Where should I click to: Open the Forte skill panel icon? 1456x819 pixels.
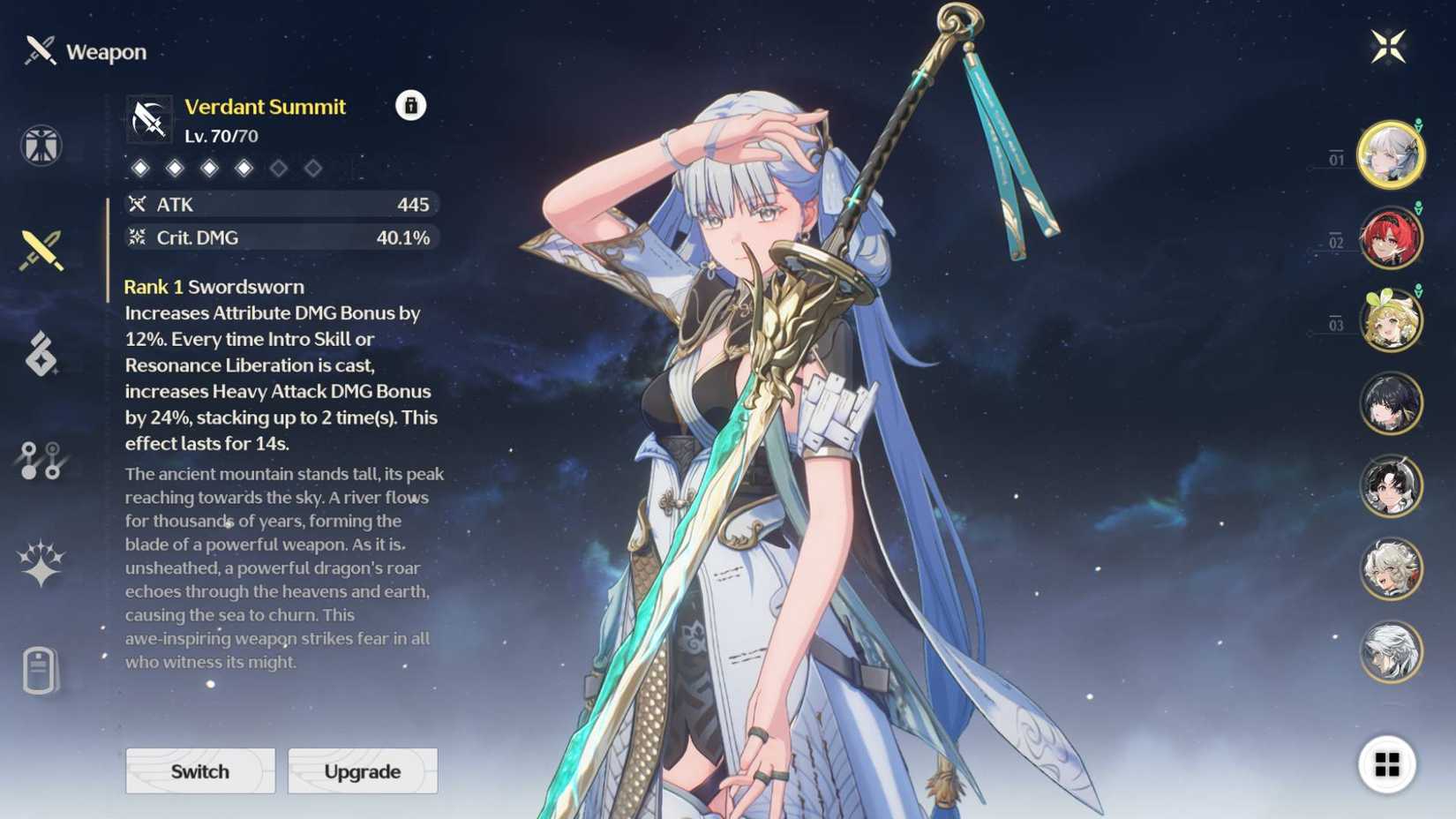40,356
